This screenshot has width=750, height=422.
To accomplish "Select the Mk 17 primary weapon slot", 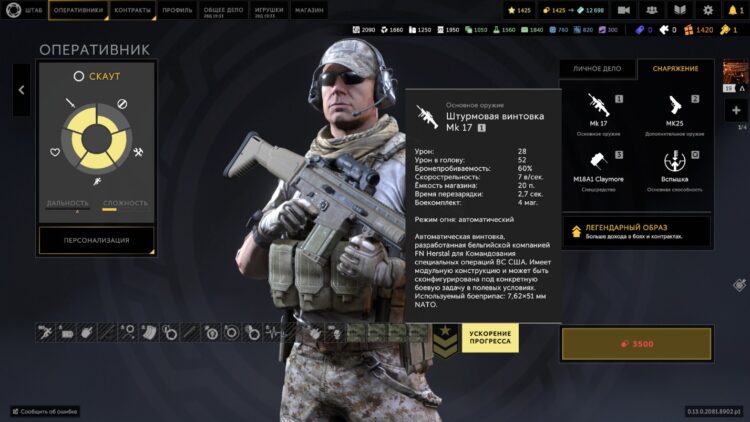I will 599,113.
